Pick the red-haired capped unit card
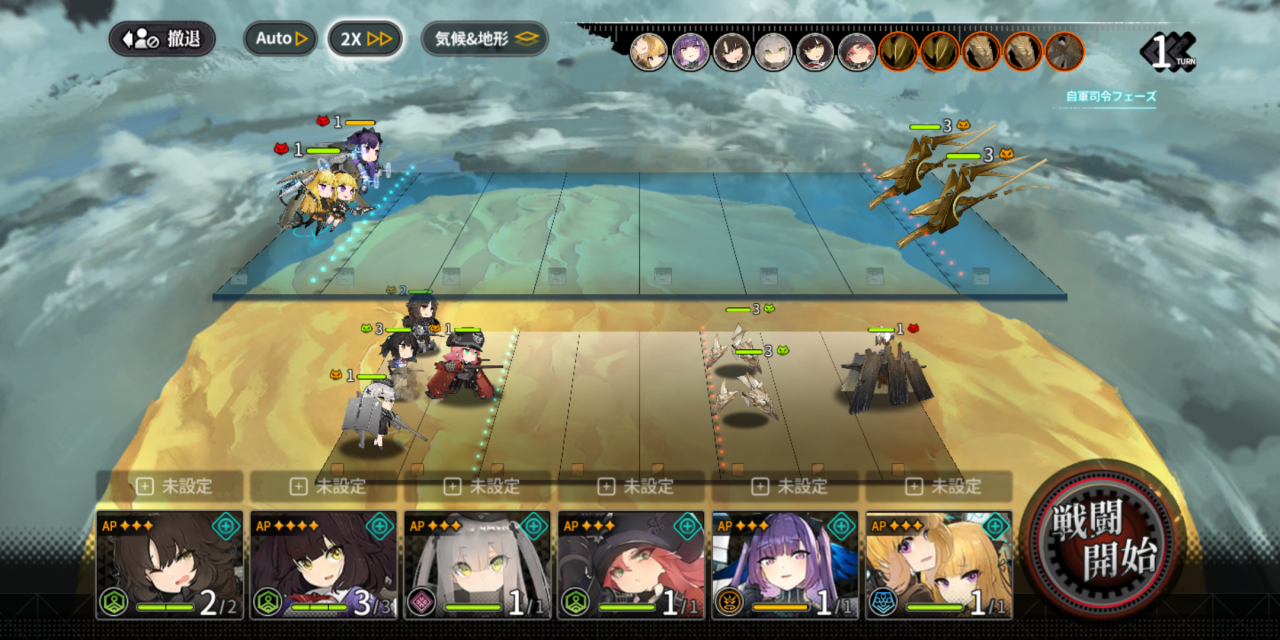 631,565
